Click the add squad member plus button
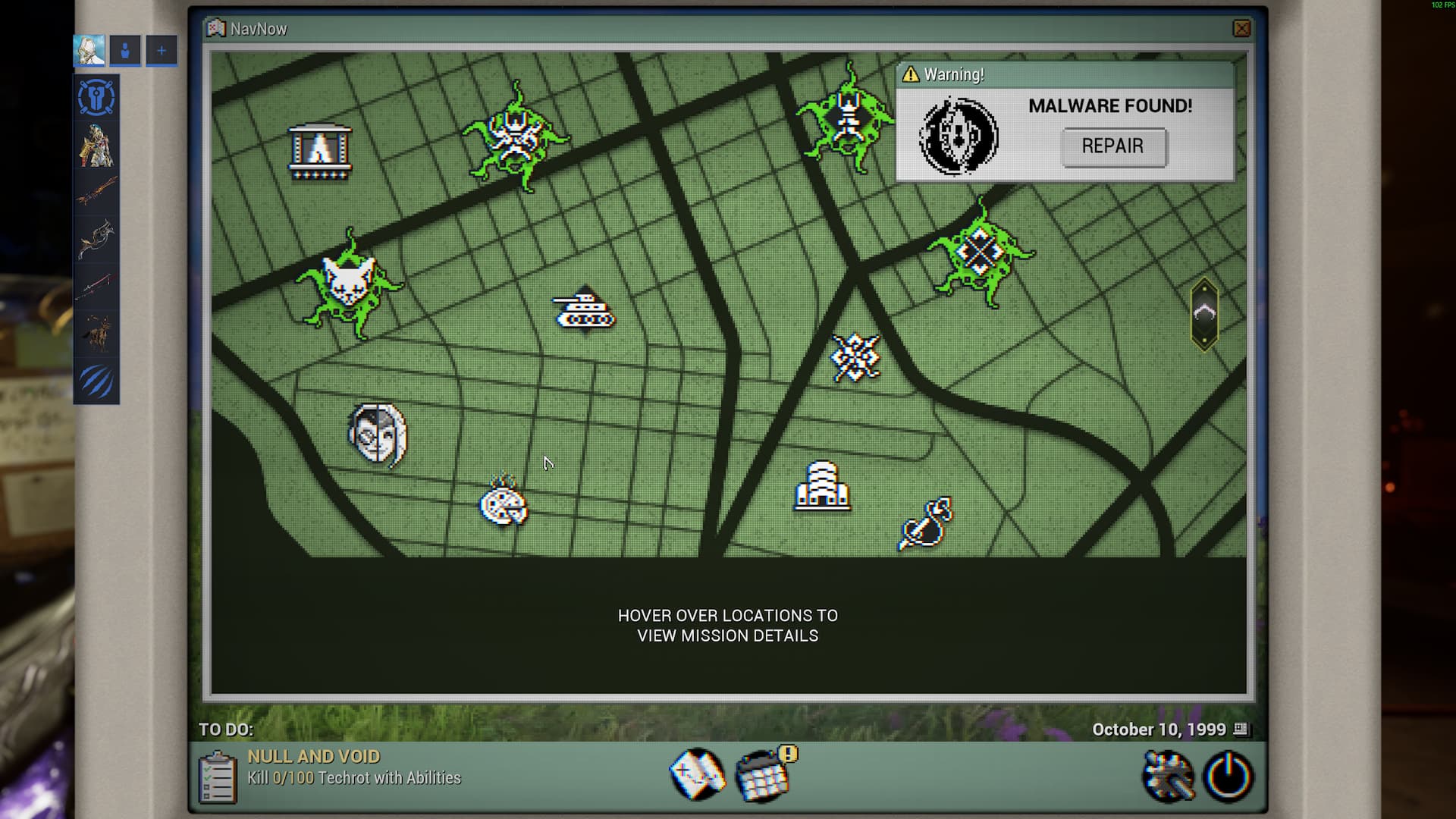The image size is (1456, 819). point(162,51)
